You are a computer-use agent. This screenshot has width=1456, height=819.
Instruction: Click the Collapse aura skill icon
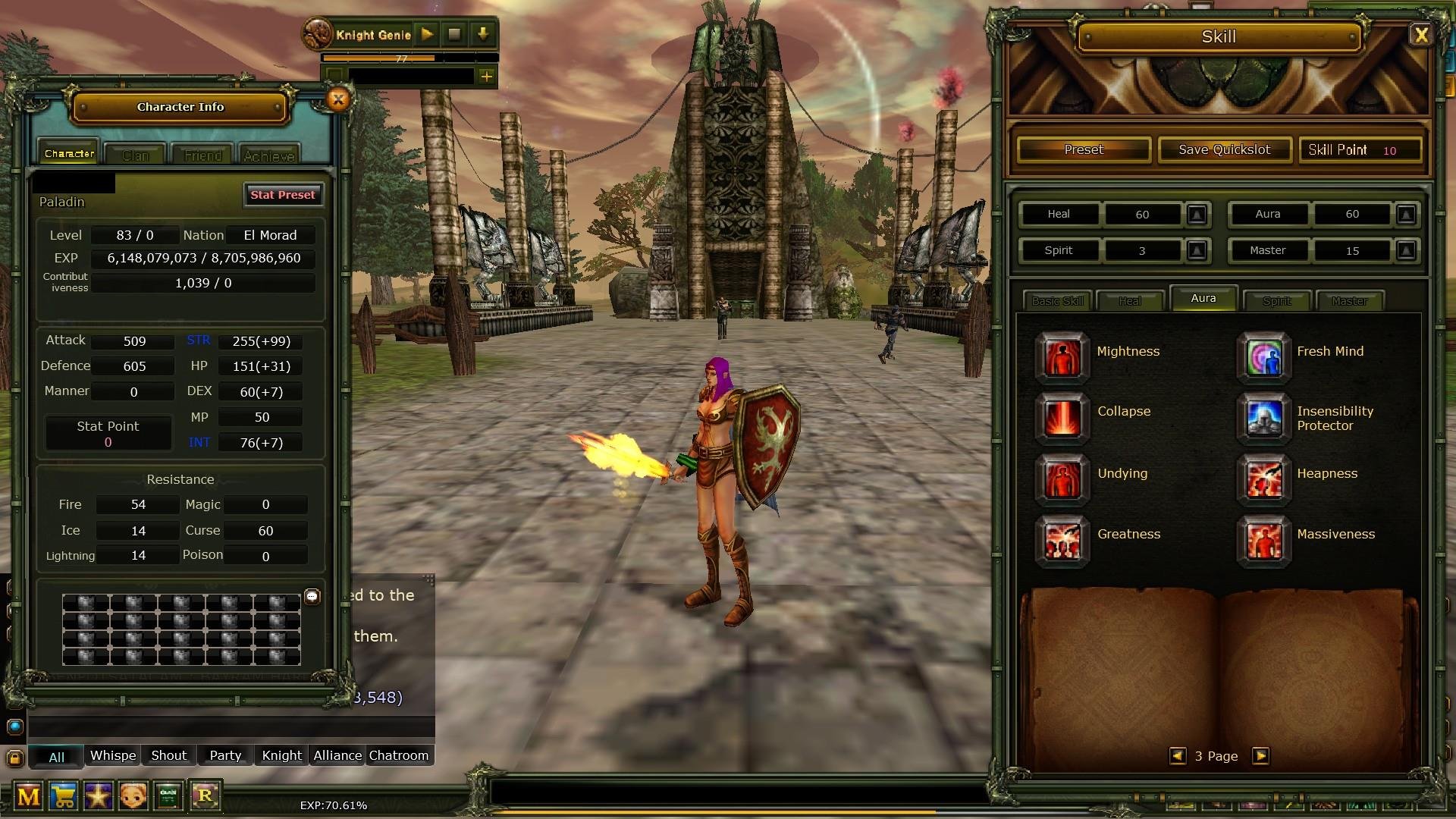[x=1062, y=418]
